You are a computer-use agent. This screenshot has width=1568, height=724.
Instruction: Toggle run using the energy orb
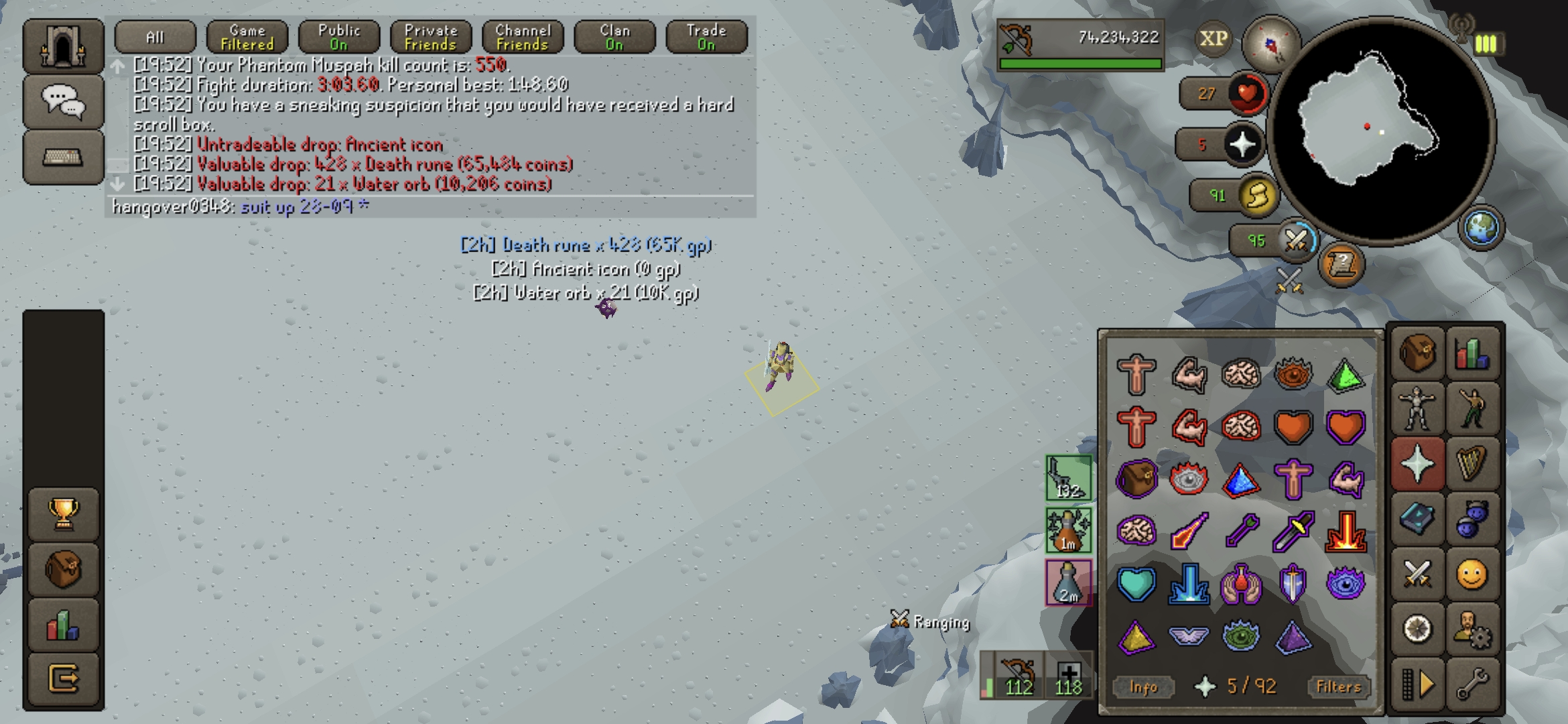[1256, 196]
